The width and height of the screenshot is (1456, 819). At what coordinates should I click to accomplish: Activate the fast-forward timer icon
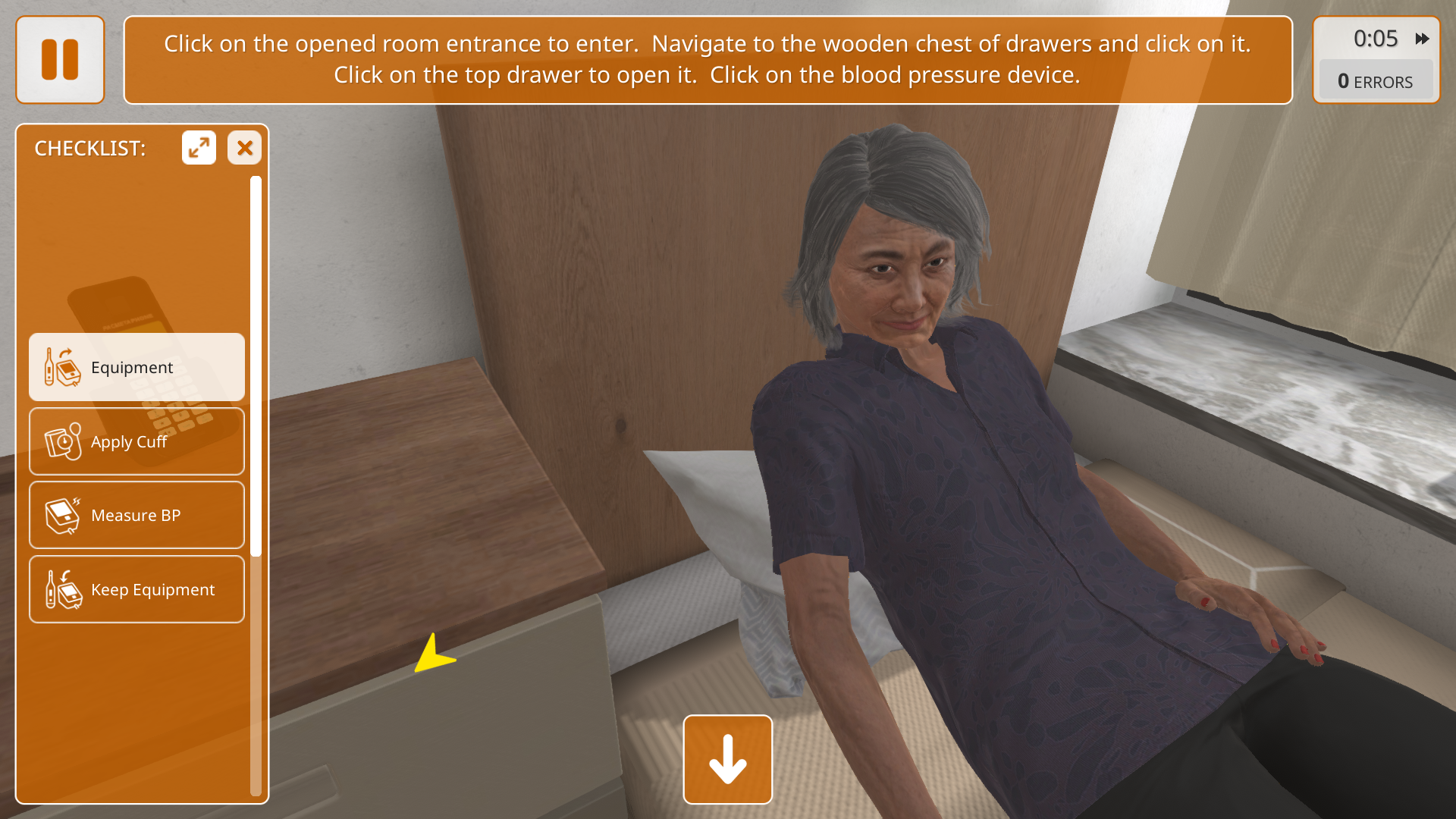pos(1422,39)
